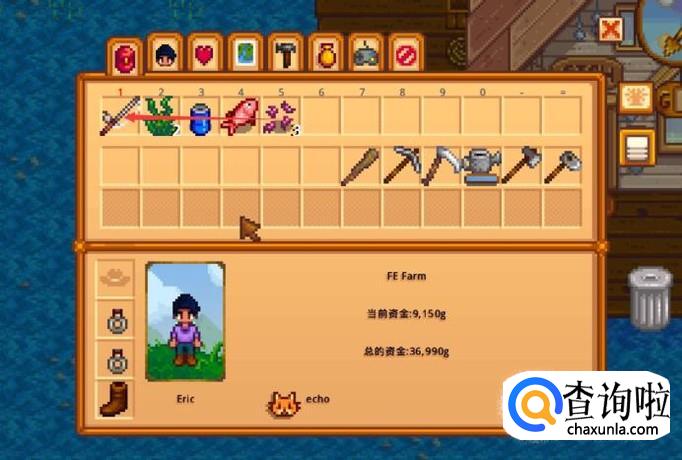Open the Social tab with the heart
The height and width of the screenshot is (460, 682).
204,56
